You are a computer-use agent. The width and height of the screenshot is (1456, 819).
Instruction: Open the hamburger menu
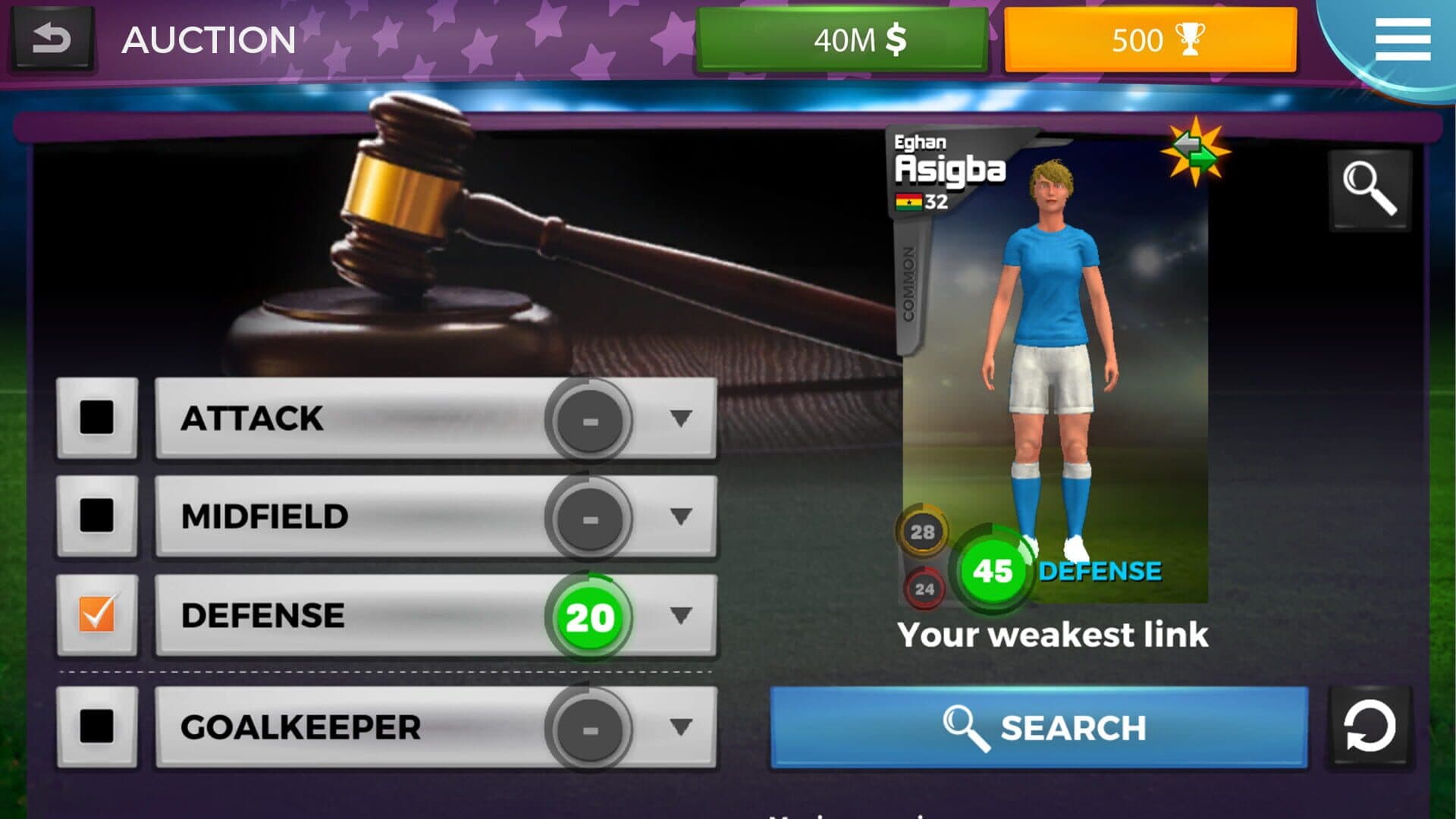click(1402, 39)
